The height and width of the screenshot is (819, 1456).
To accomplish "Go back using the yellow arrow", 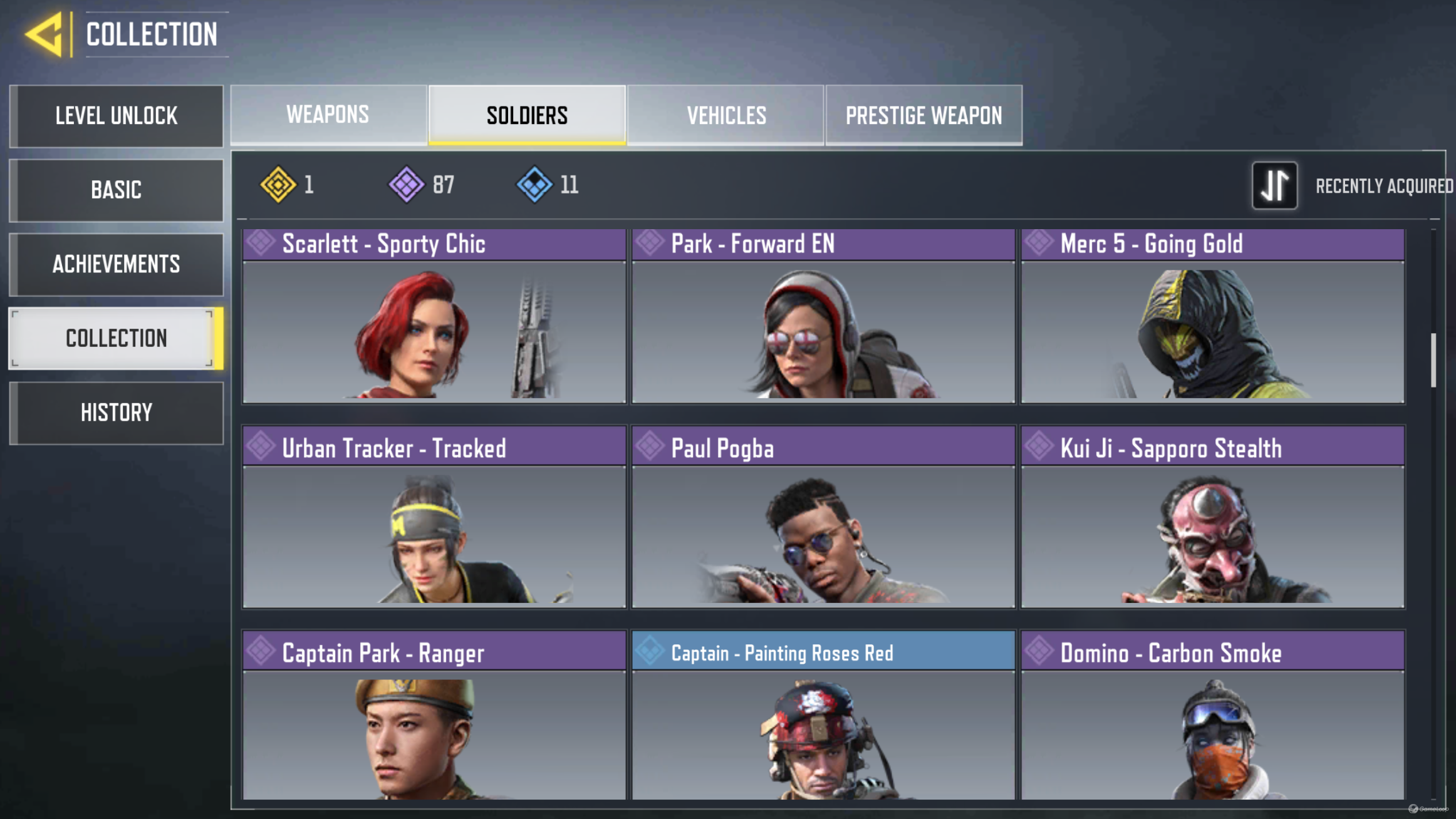I will [x=45, y=34].
